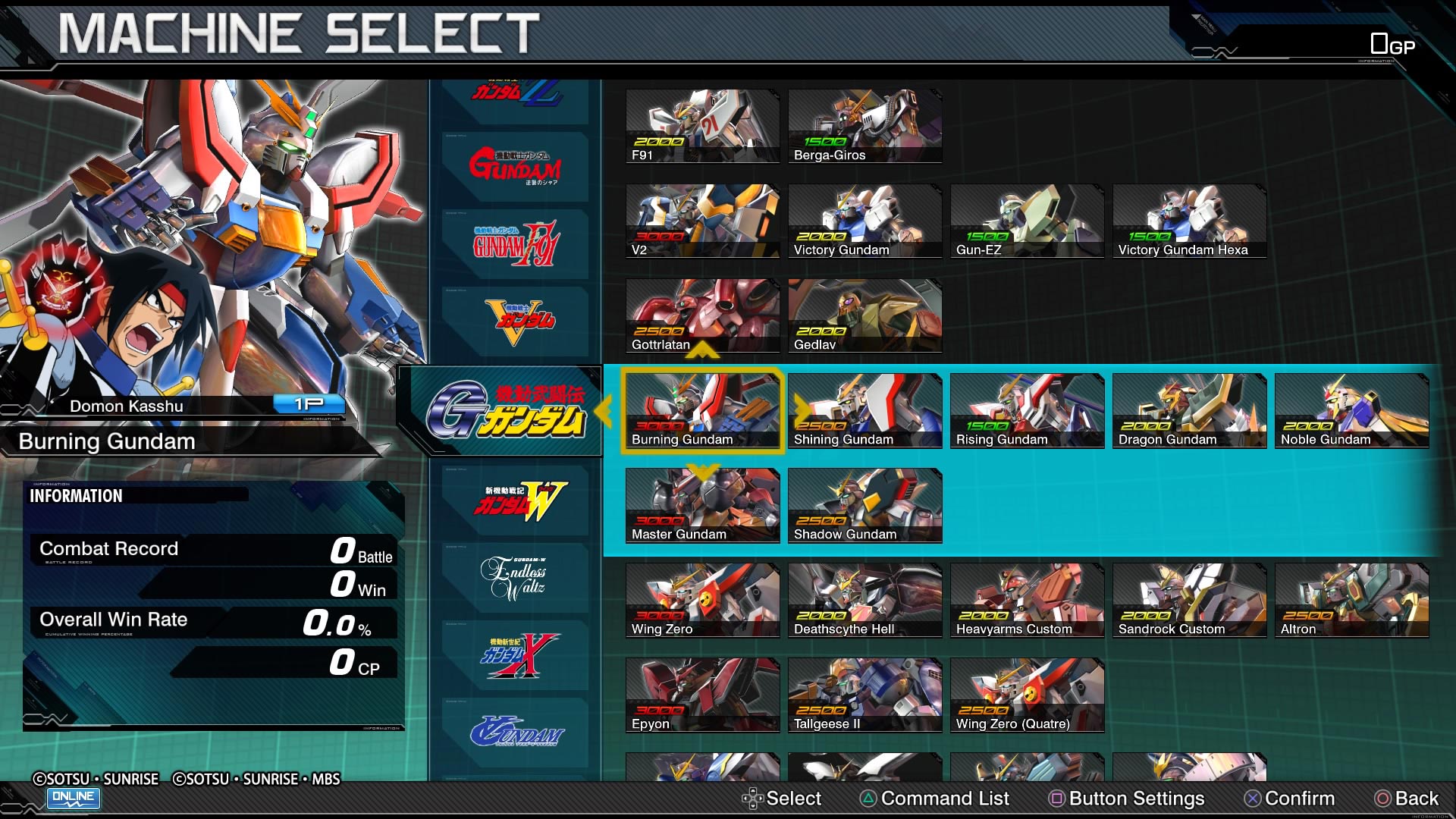Expand the next series with the right arrow

click(x=802, y=409)
